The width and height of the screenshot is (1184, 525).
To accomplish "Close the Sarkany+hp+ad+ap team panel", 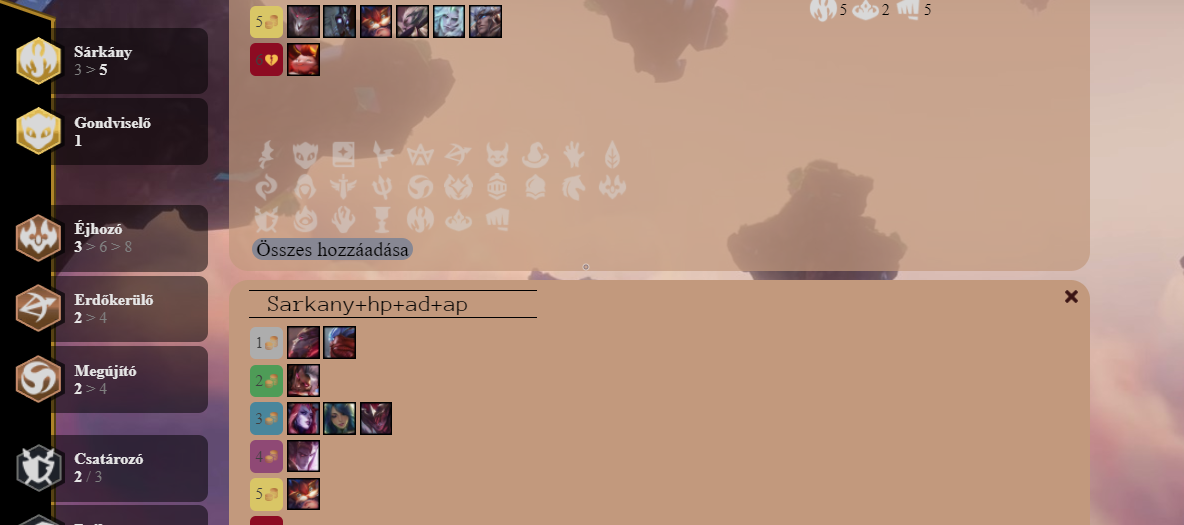I will tap(1071, 297).
